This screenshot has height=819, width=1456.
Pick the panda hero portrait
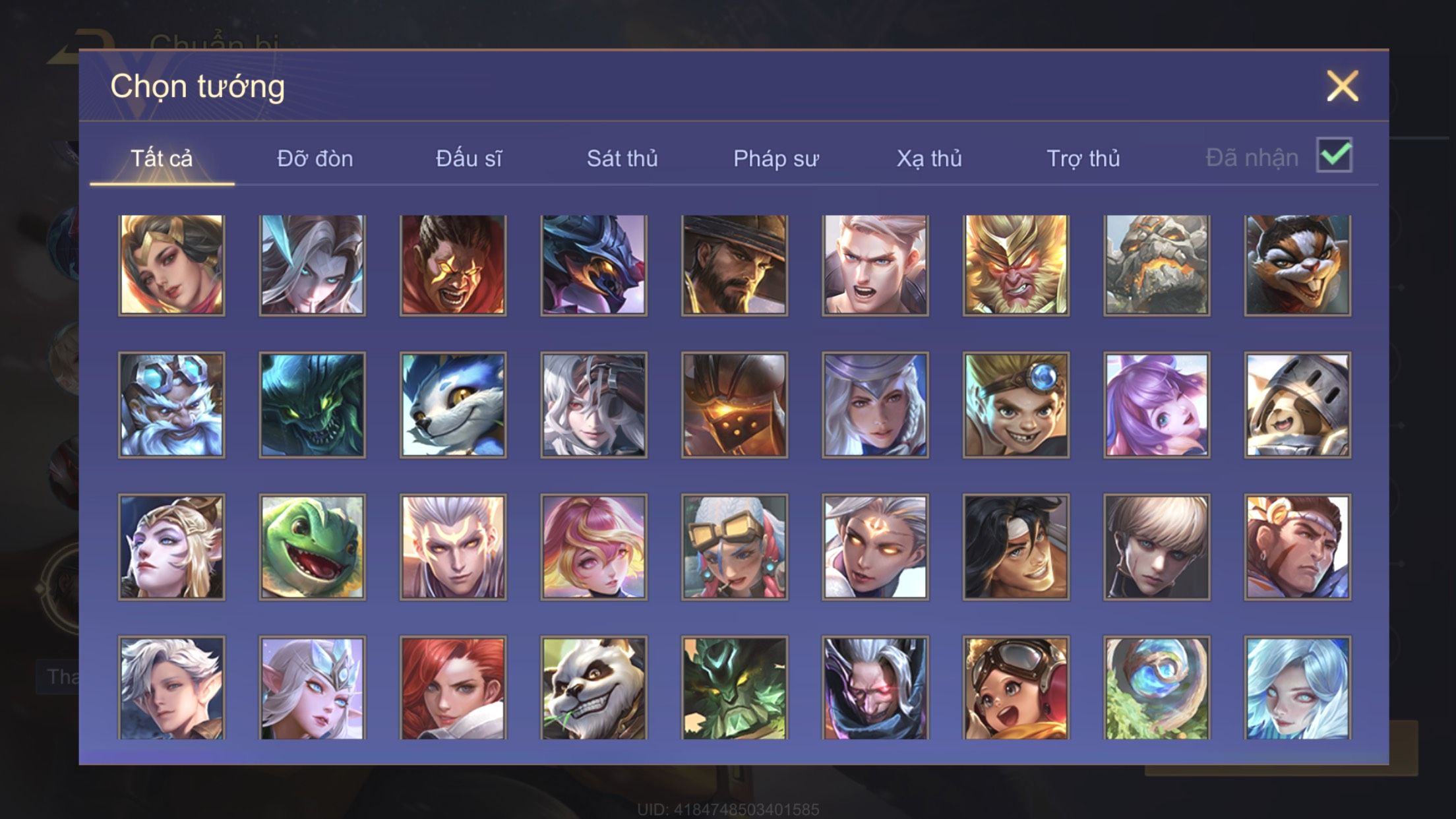click(x=593, y=688)
